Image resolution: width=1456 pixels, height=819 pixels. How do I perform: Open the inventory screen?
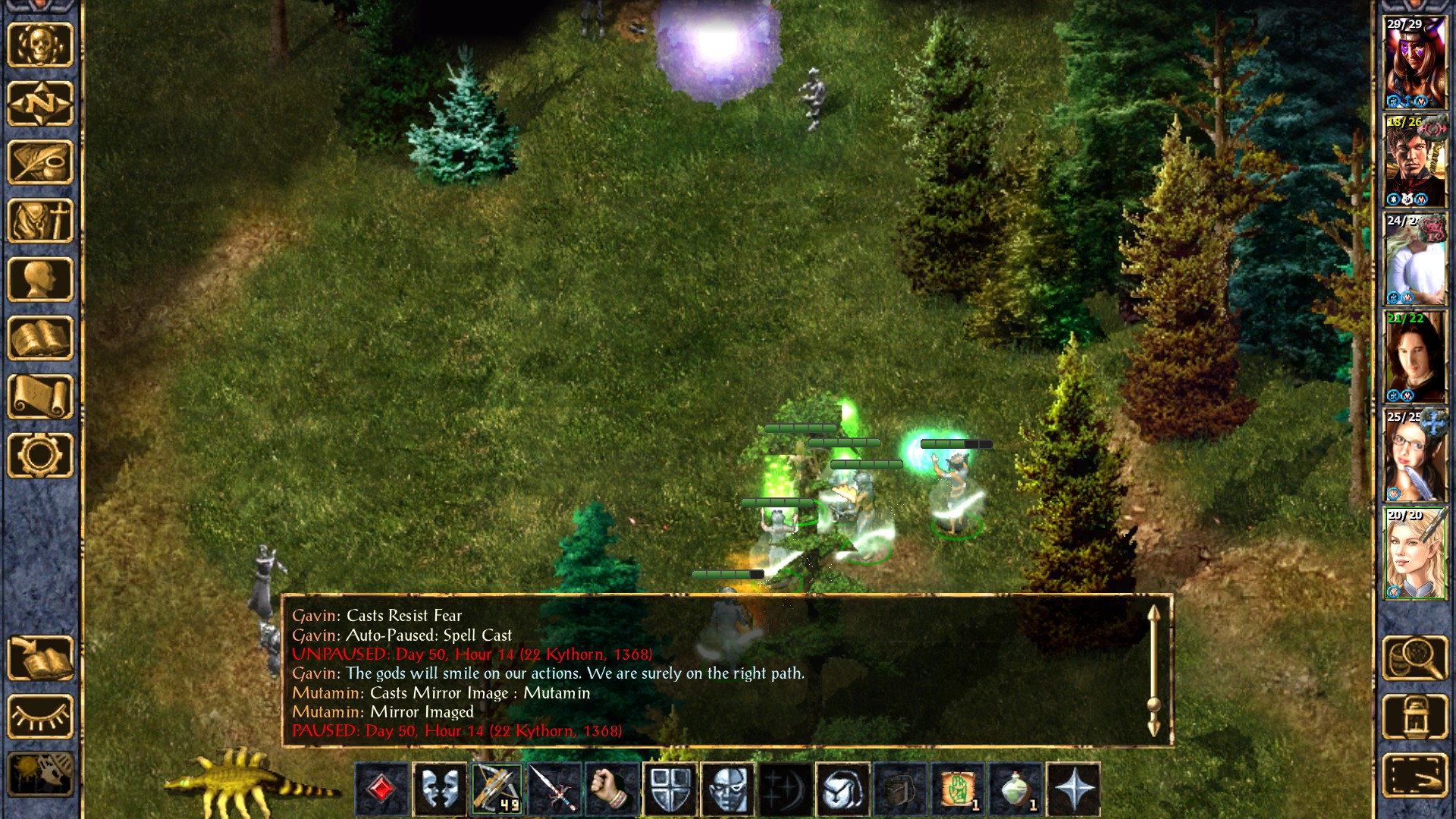pyautogui.click(x=40, y=221)
